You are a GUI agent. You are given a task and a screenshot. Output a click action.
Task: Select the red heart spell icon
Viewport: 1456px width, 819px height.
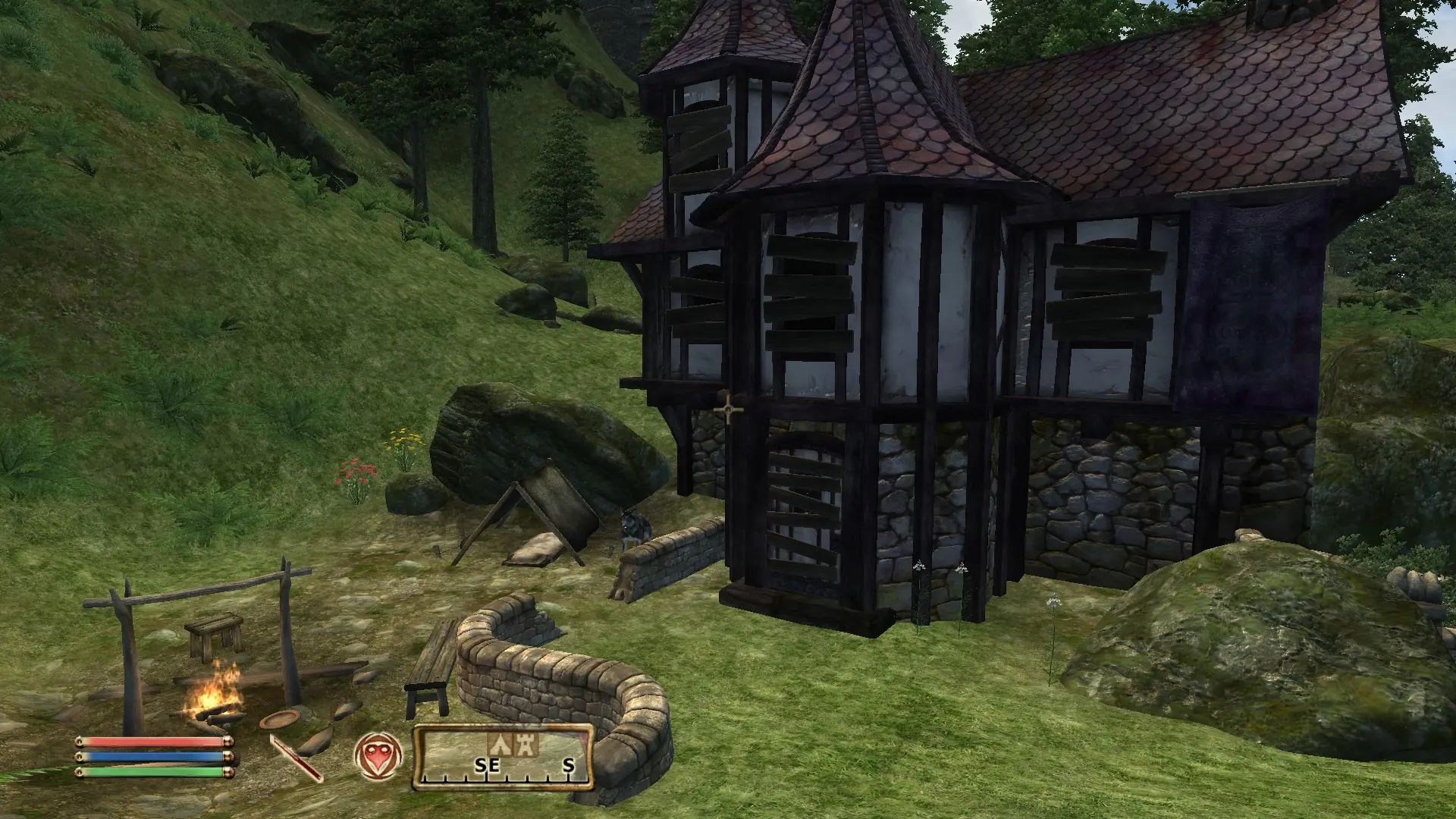pyautogui.click(x=378, y=756)
